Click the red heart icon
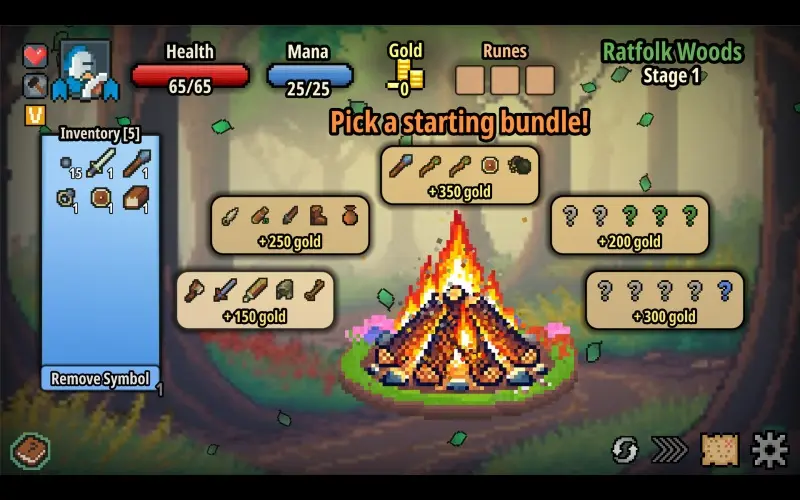Viewport: 800px width, 500px height. pos(36,56)
